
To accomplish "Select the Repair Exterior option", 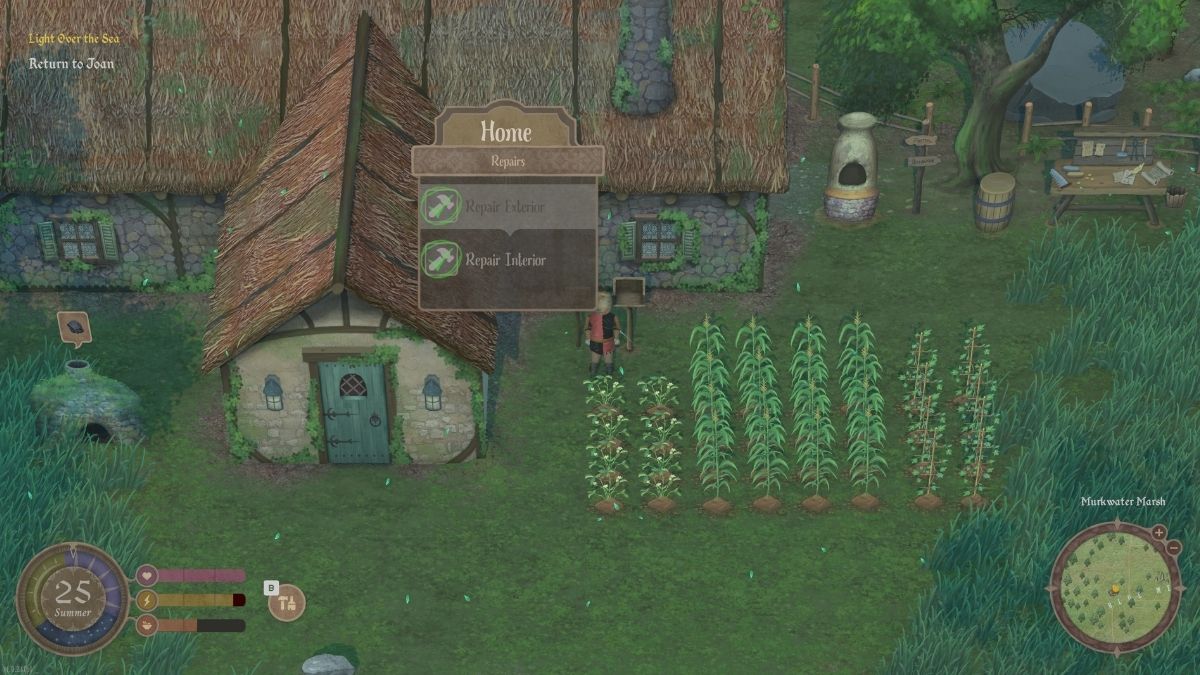I will 506,207.
